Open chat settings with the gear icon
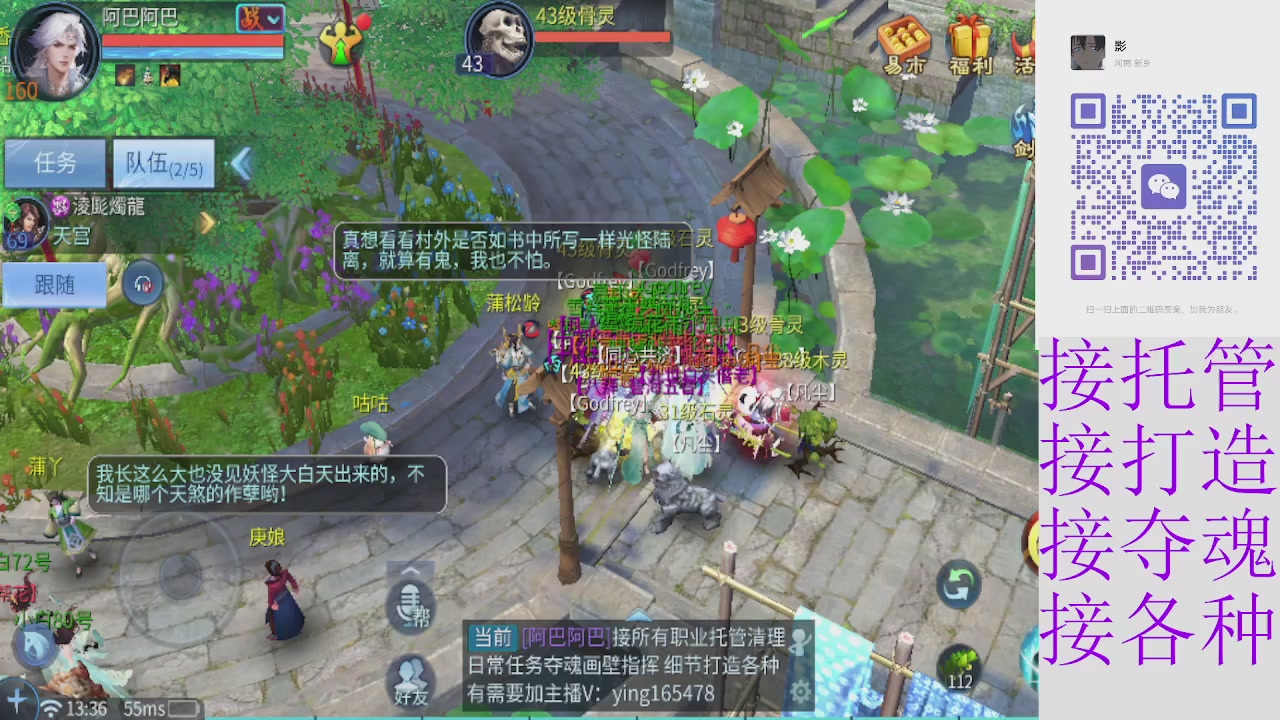The height and width of the screenshot is (720, 1280). (x=798, y=690)
